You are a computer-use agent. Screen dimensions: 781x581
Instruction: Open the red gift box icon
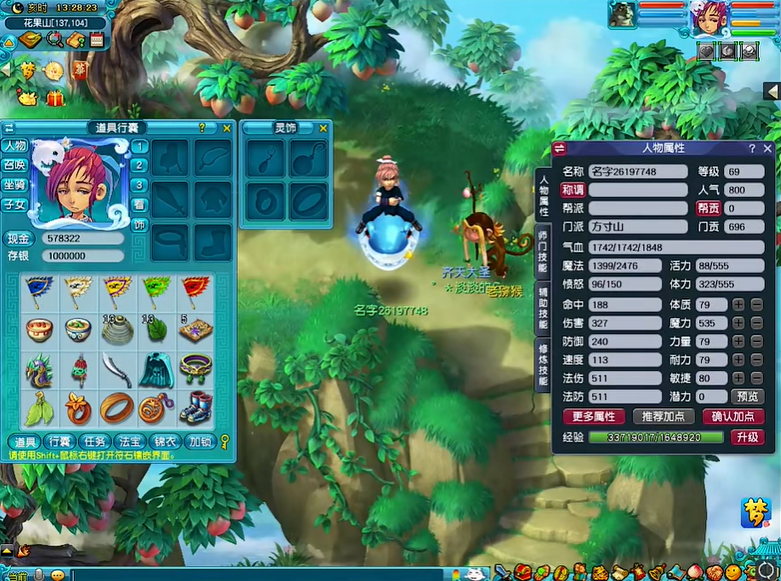pyautogui.click(x=54, y=97)
